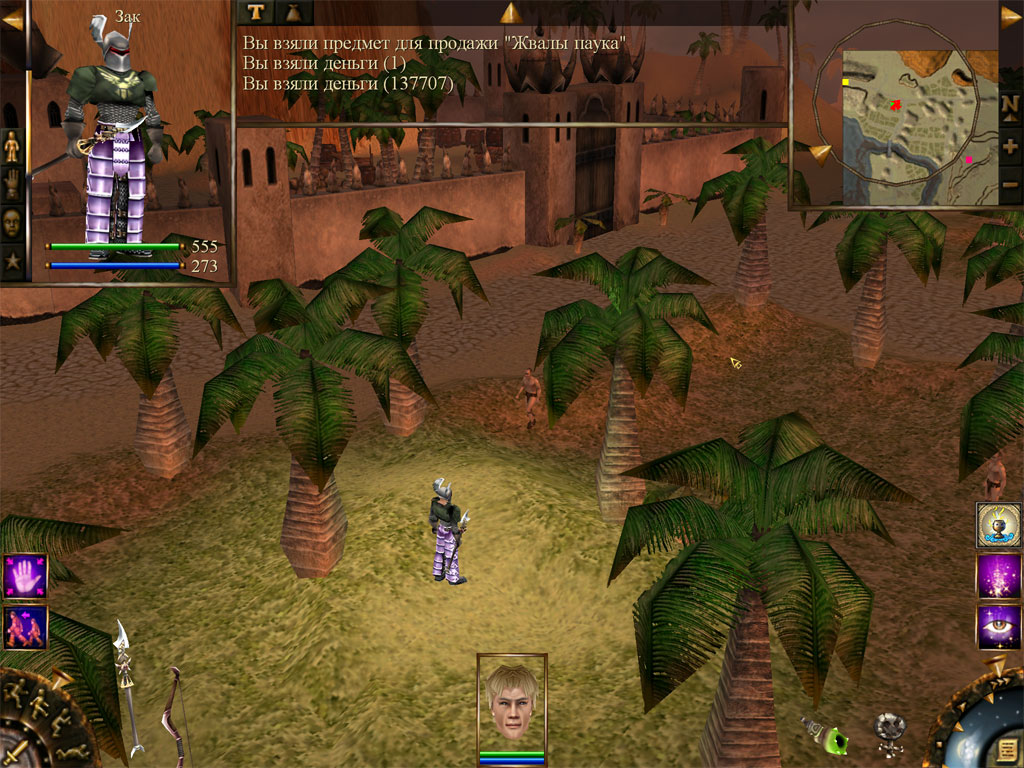Open the face icon tab
Screen dimensions: 1024x768
pos(12,222)
